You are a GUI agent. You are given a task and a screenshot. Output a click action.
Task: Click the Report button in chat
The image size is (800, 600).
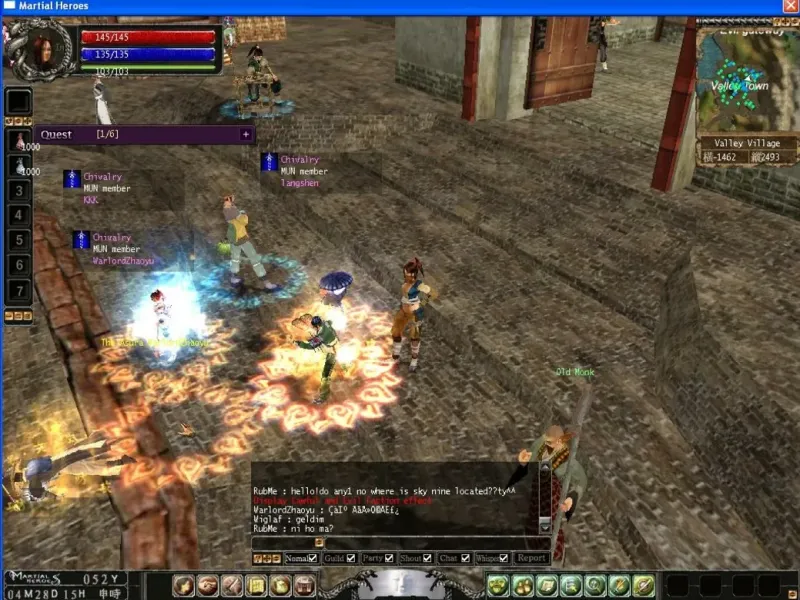[x=531, y=558]
